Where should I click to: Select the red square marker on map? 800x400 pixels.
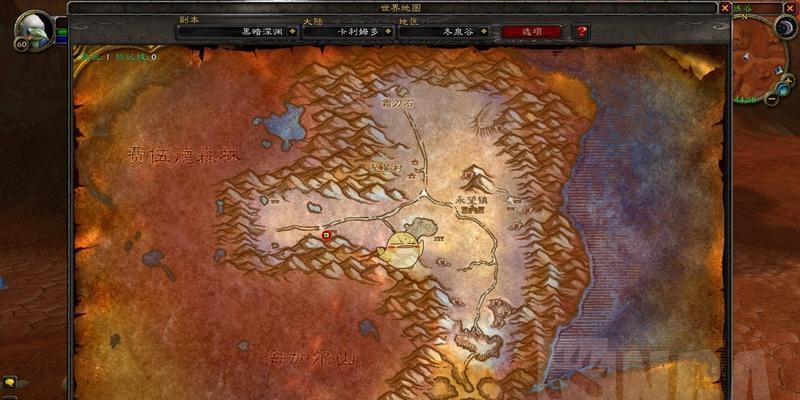click(x=327, y=235)
